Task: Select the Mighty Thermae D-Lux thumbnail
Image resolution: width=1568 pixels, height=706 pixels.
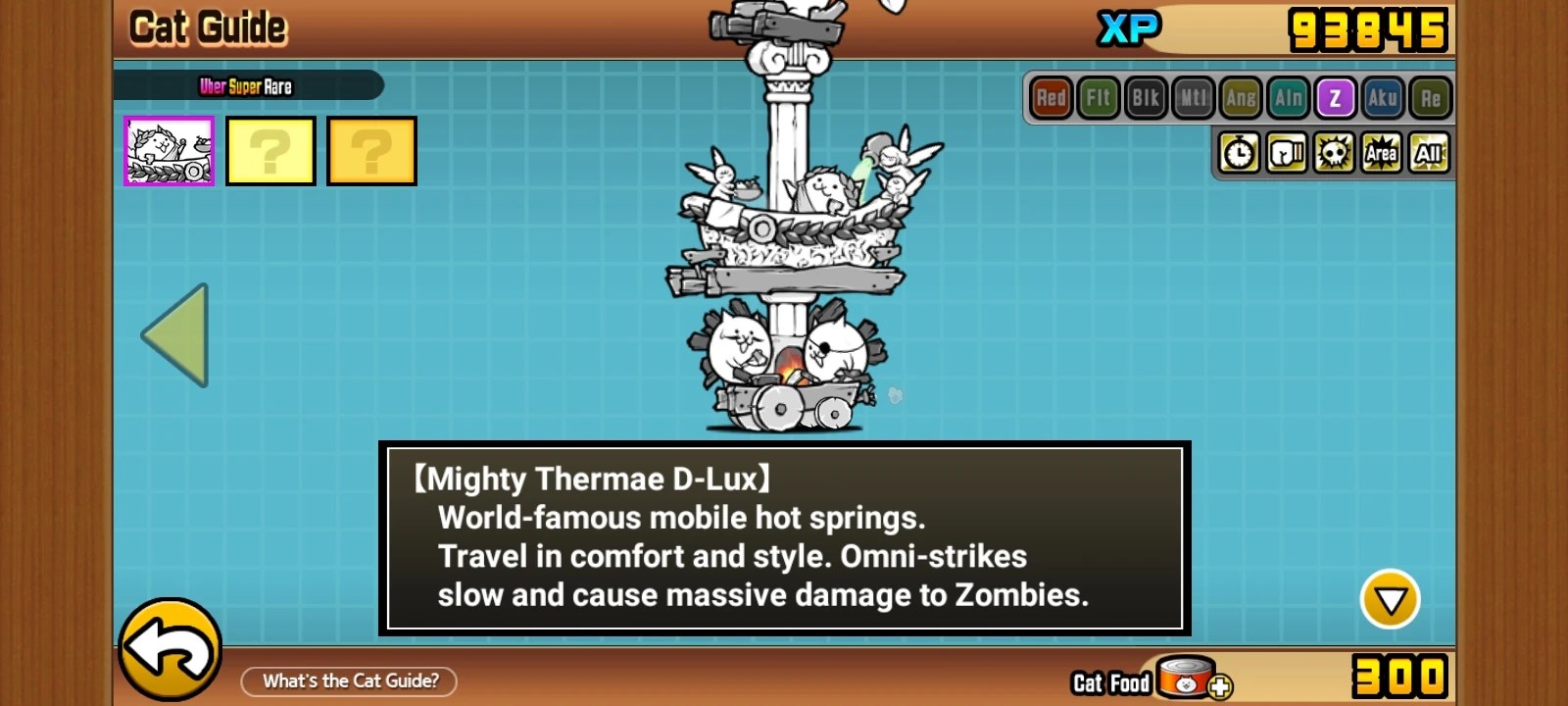Action: (x=168, y=150)
